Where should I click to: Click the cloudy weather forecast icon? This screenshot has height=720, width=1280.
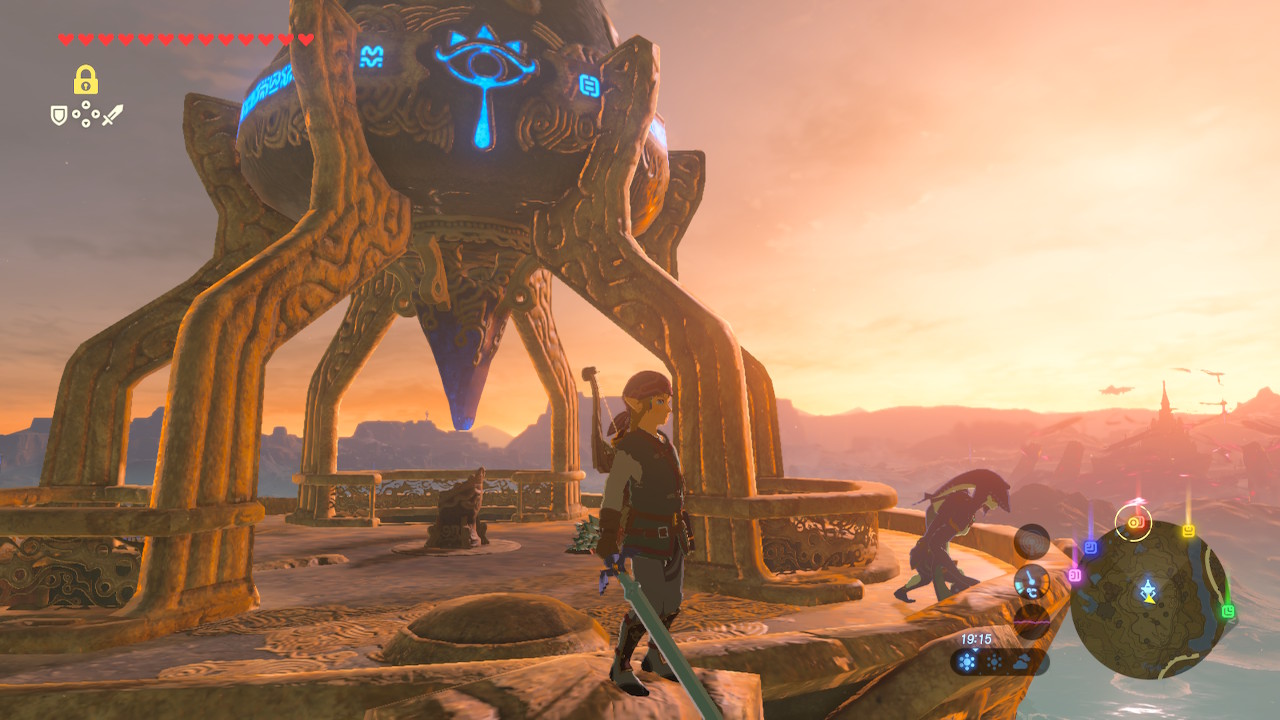(1021, 662)
